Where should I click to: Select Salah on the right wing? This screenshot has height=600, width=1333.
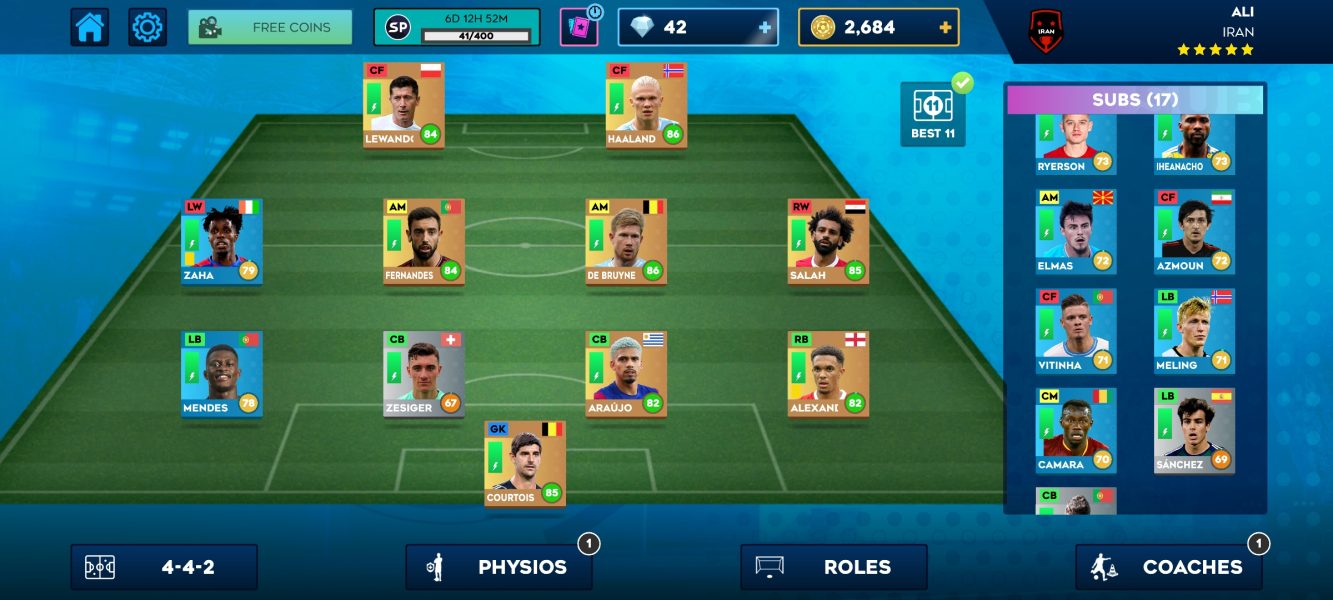point(828,241)
